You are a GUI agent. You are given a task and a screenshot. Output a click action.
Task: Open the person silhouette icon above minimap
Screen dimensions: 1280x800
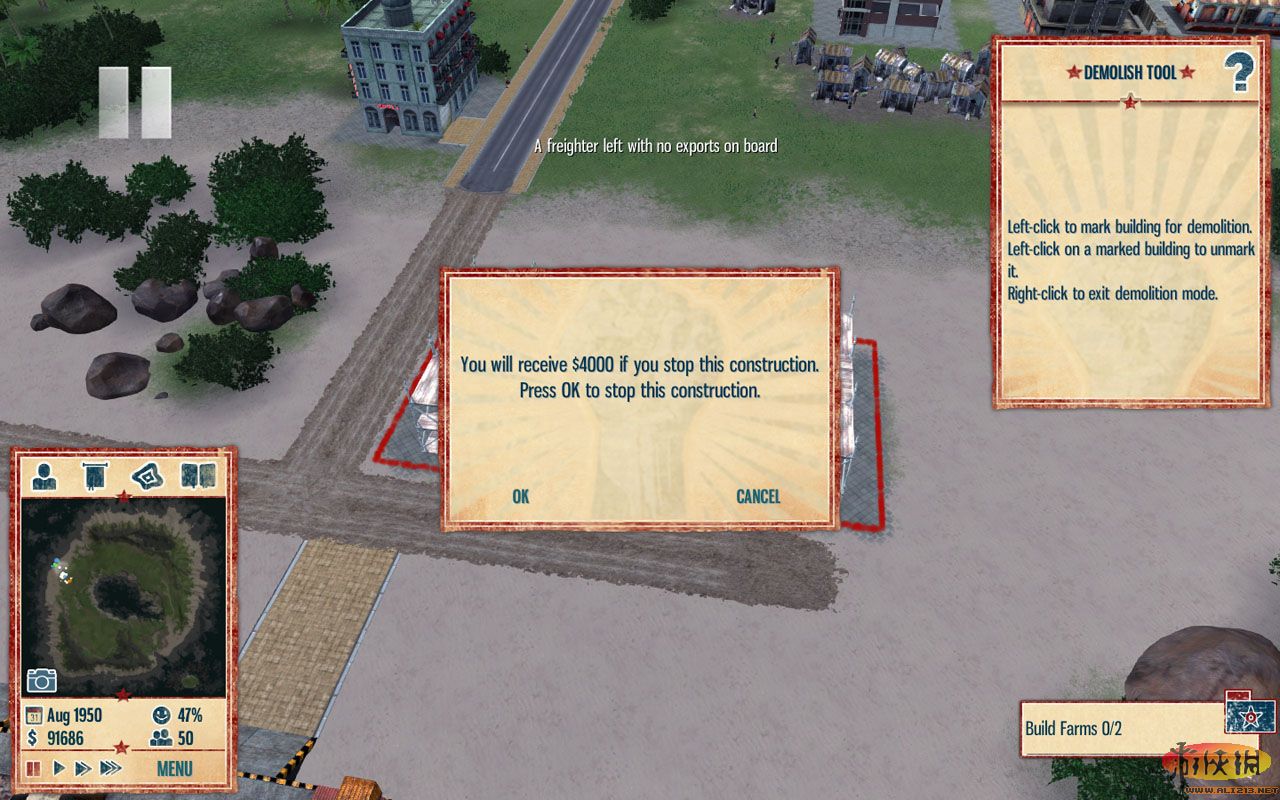[x=45, y=476]
